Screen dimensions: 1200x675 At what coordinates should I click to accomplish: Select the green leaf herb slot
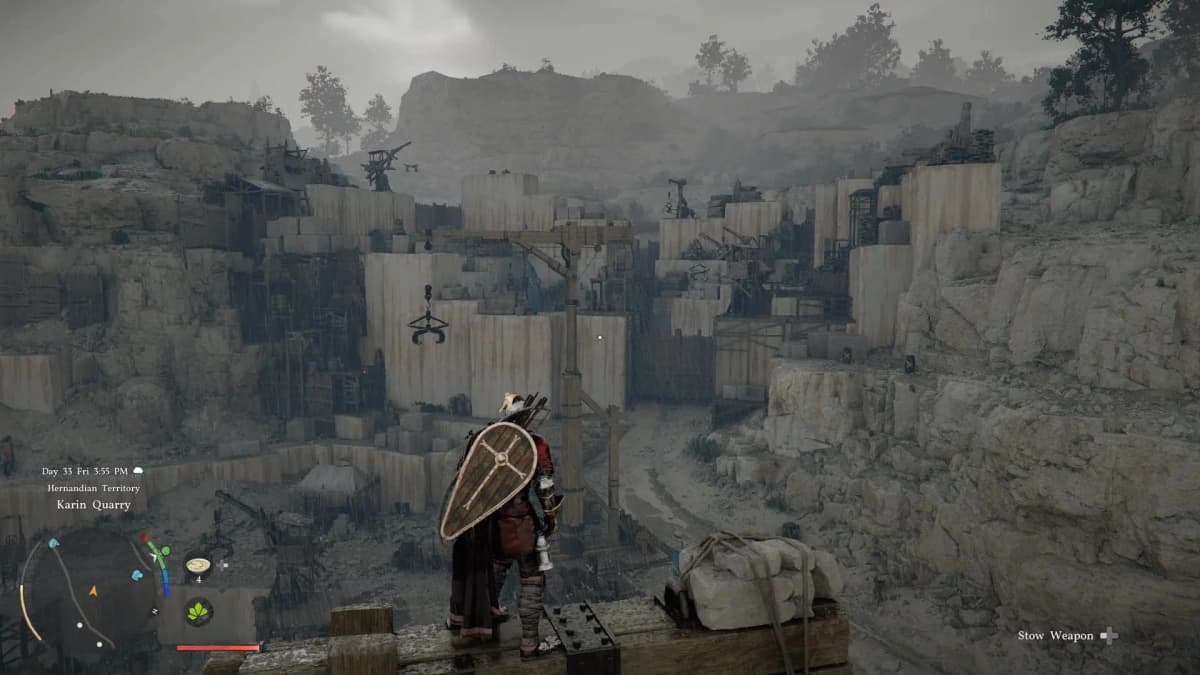(199, 611)
